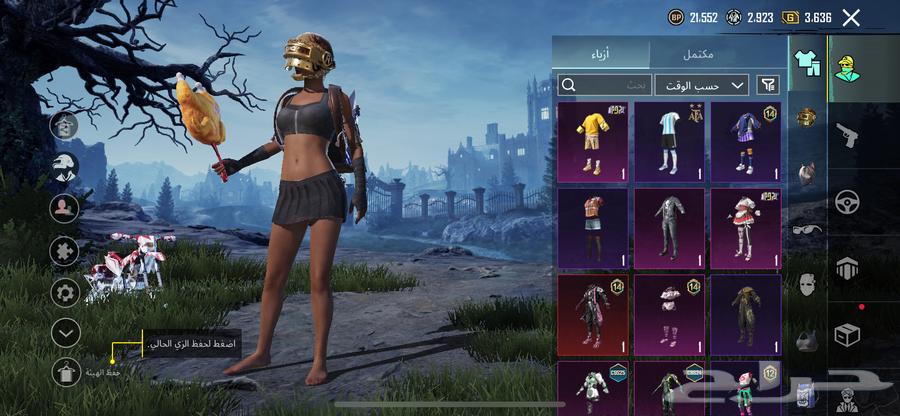
Task: Collapse the left tools with down arrow
Action: [x=65, y=332]
